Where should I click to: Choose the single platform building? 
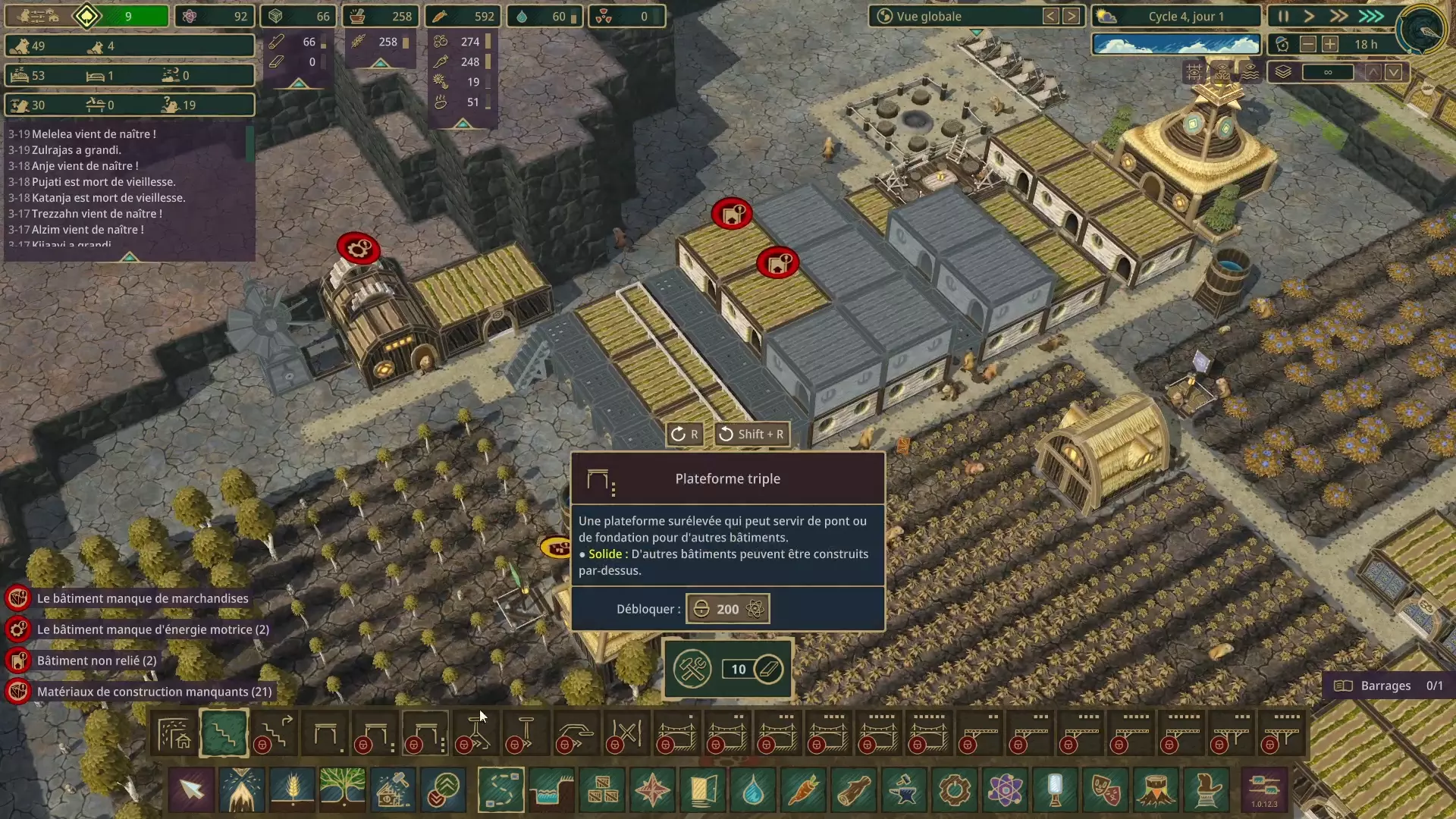(x=325, y=733)
